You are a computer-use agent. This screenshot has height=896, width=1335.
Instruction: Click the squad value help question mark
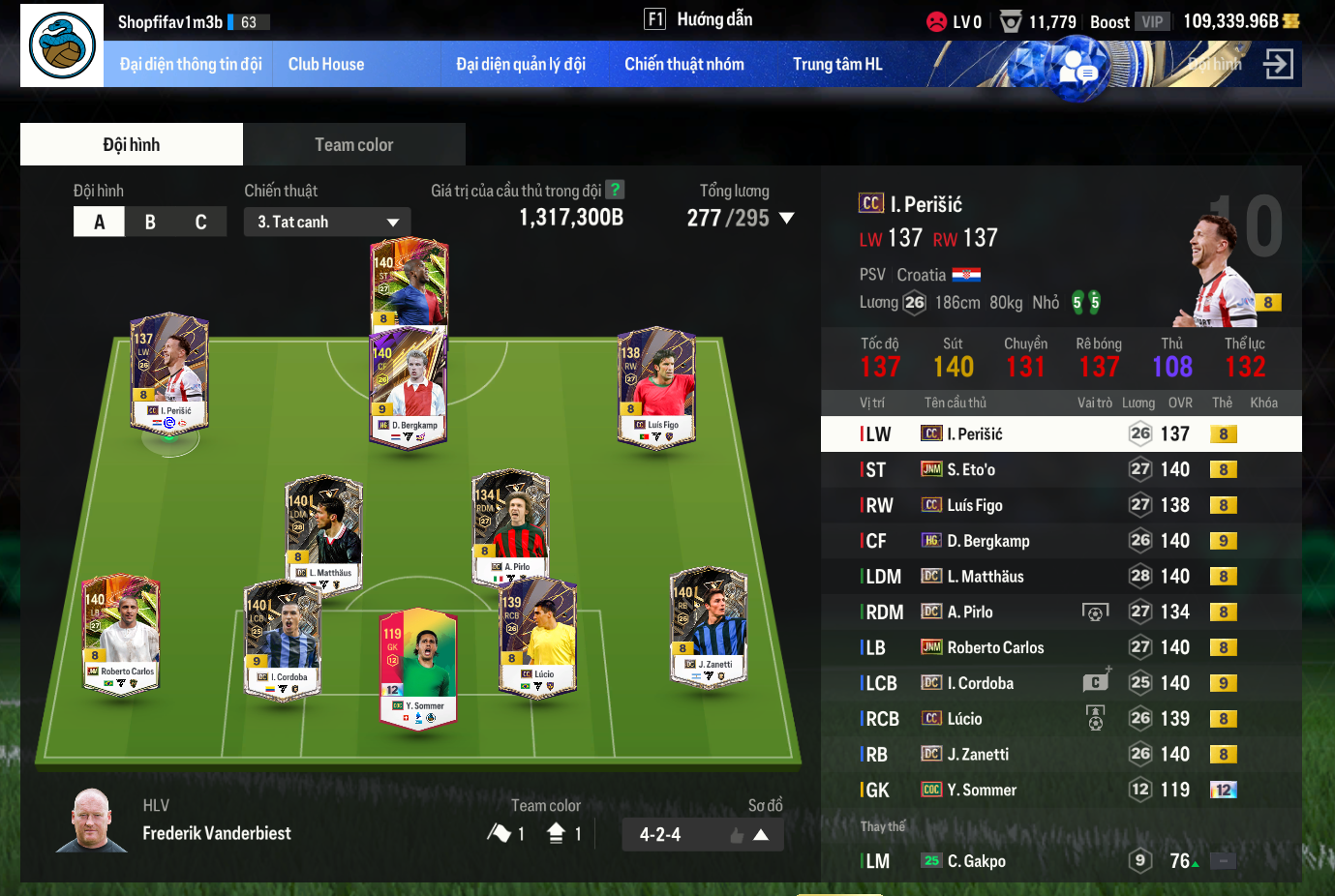coord(615,190)
